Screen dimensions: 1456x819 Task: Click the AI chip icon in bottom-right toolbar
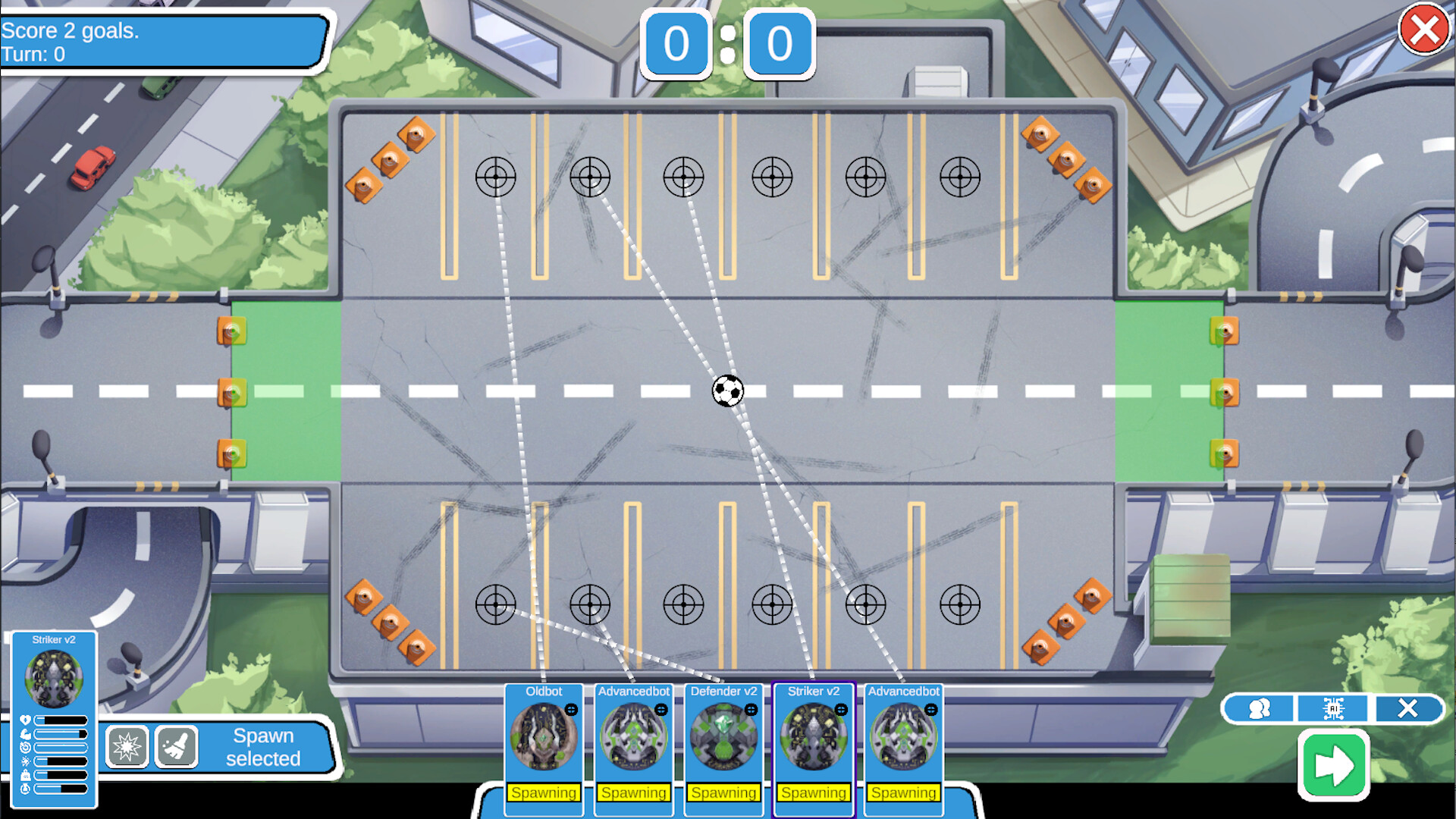1333,708
